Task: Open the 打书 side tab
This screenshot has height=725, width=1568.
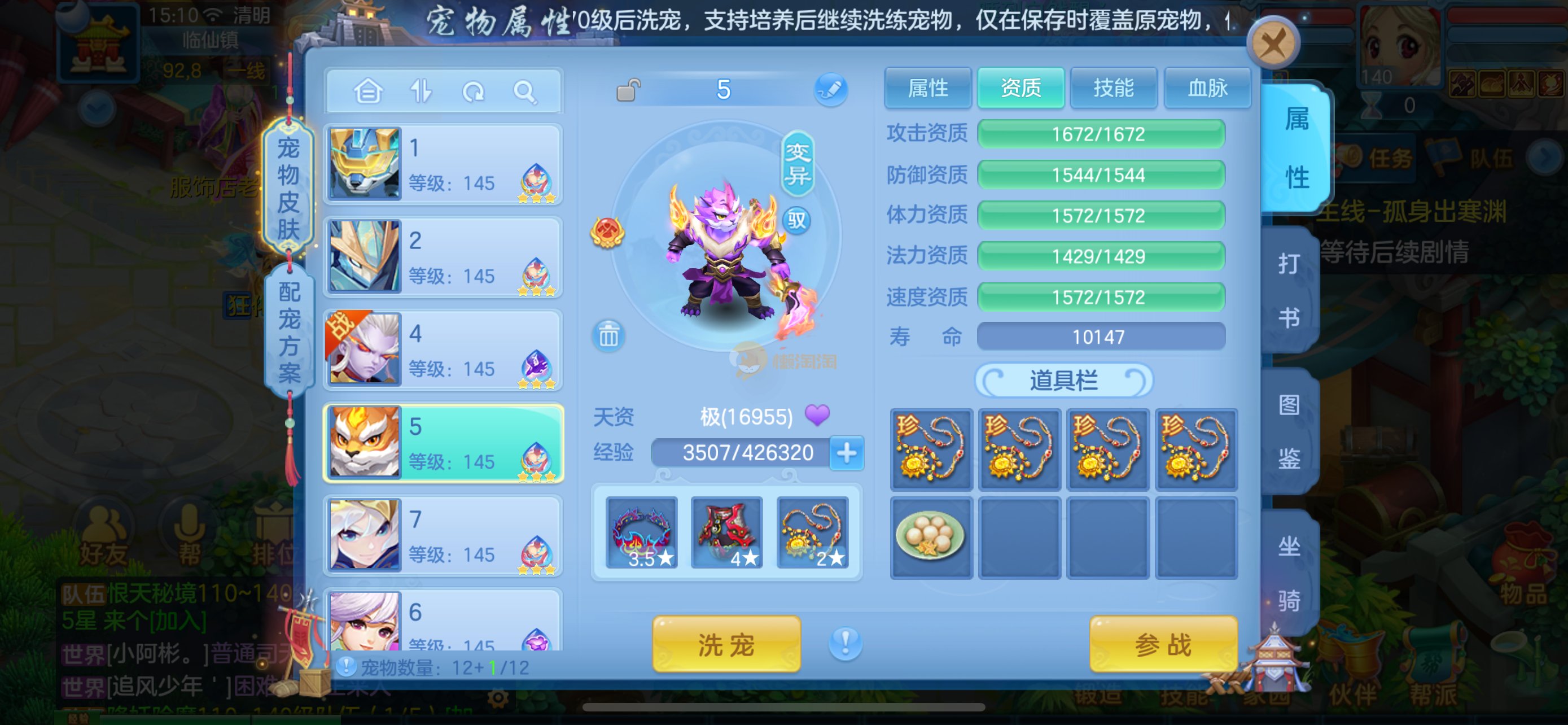Action: tap(1289, 290)
